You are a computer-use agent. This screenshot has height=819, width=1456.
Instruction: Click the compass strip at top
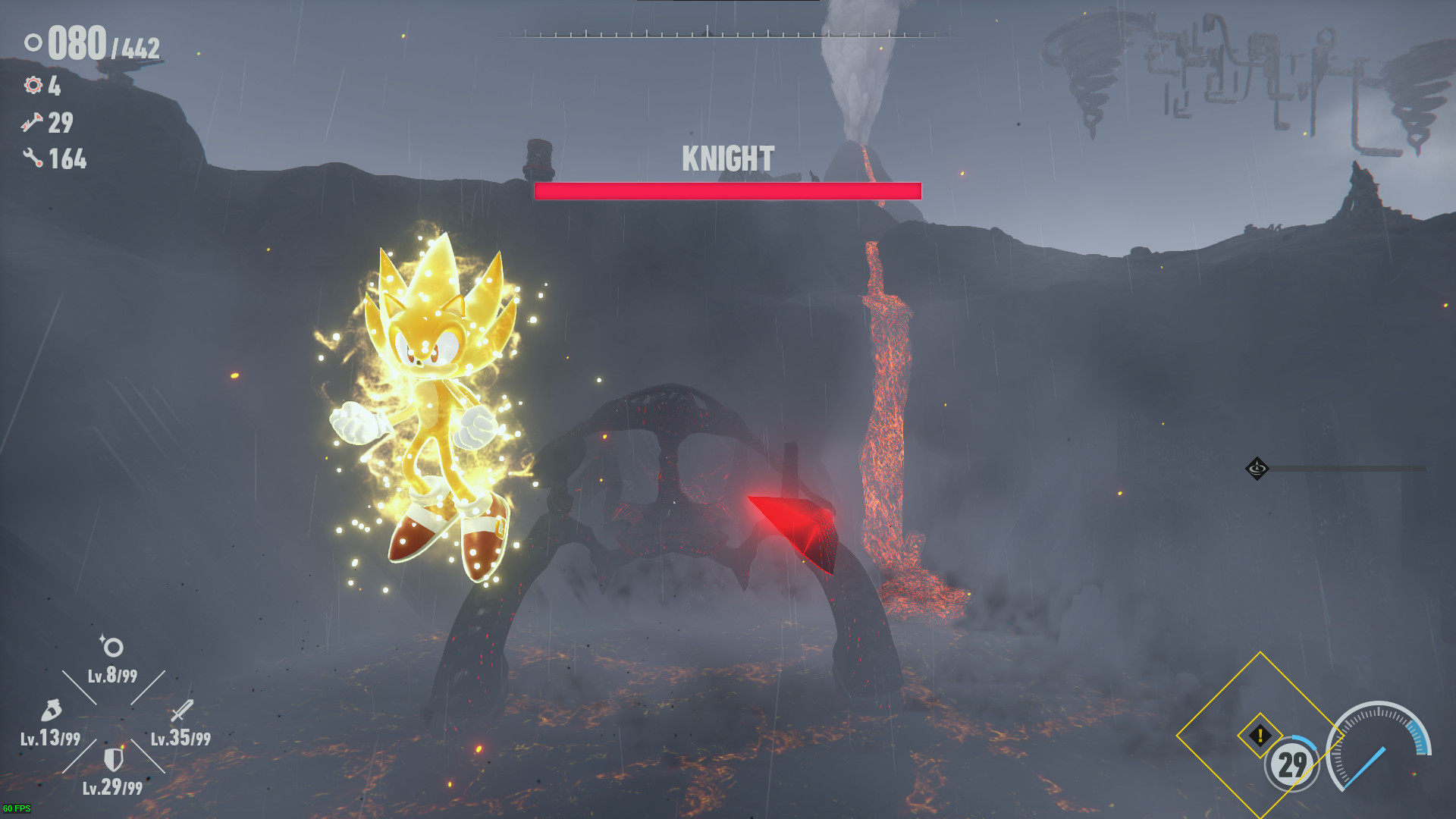[728, 33]
